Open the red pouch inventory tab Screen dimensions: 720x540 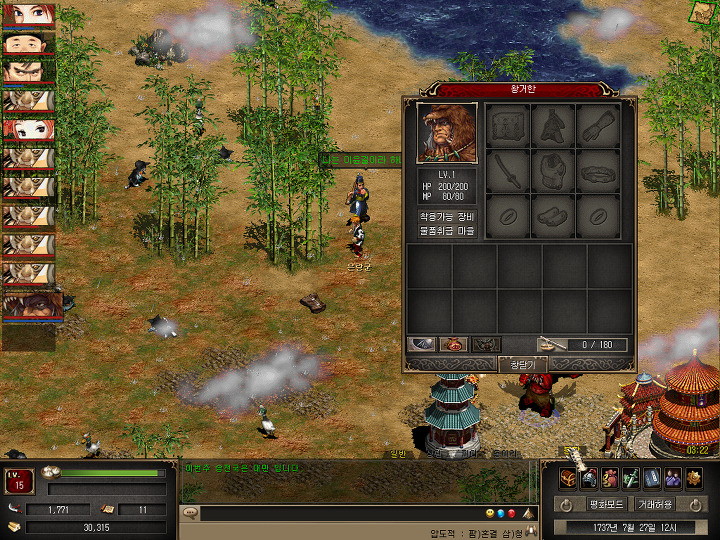point(454,344)
